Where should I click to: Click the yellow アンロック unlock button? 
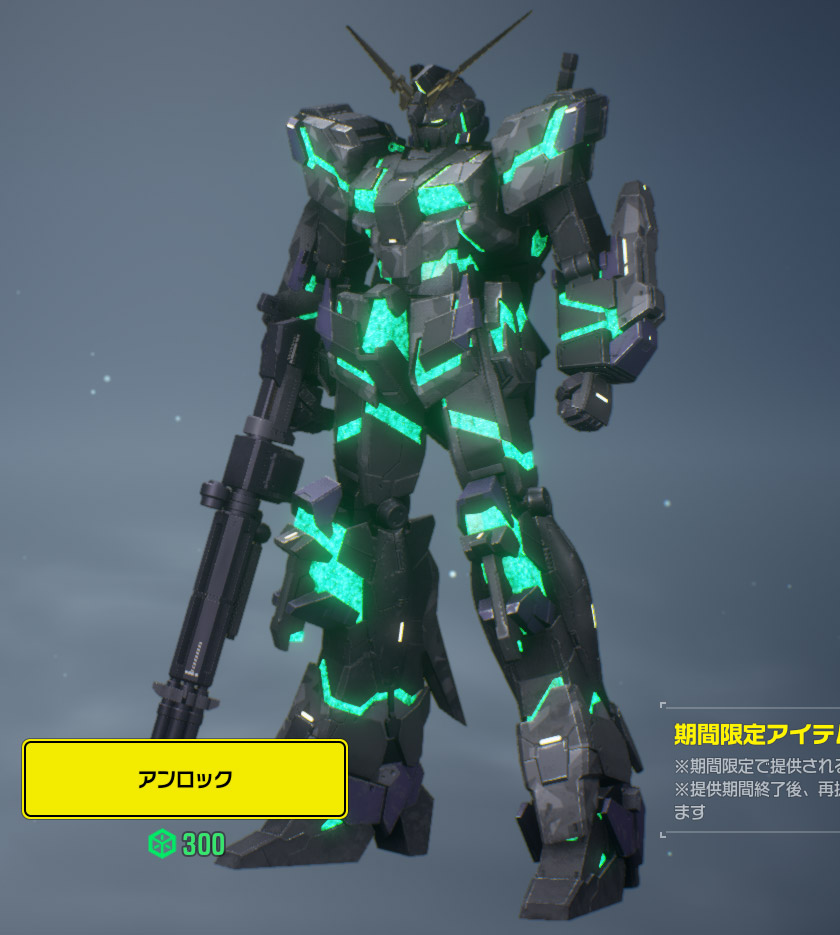point(185,779)
